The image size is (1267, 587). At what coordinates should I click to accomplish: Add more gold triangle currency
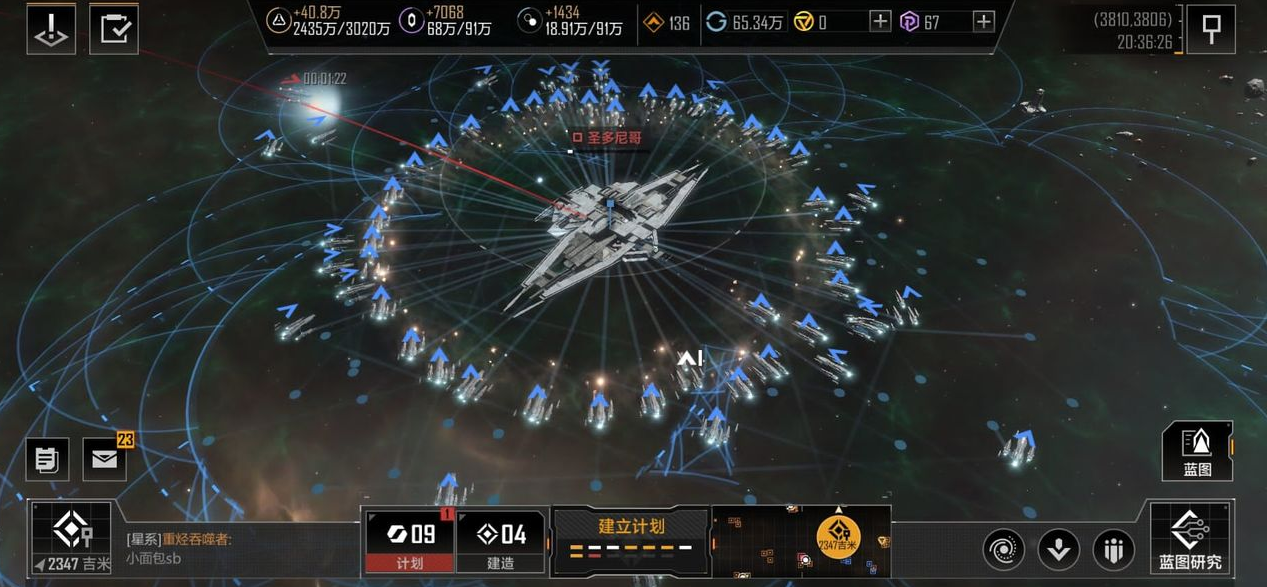coord(880,22)
